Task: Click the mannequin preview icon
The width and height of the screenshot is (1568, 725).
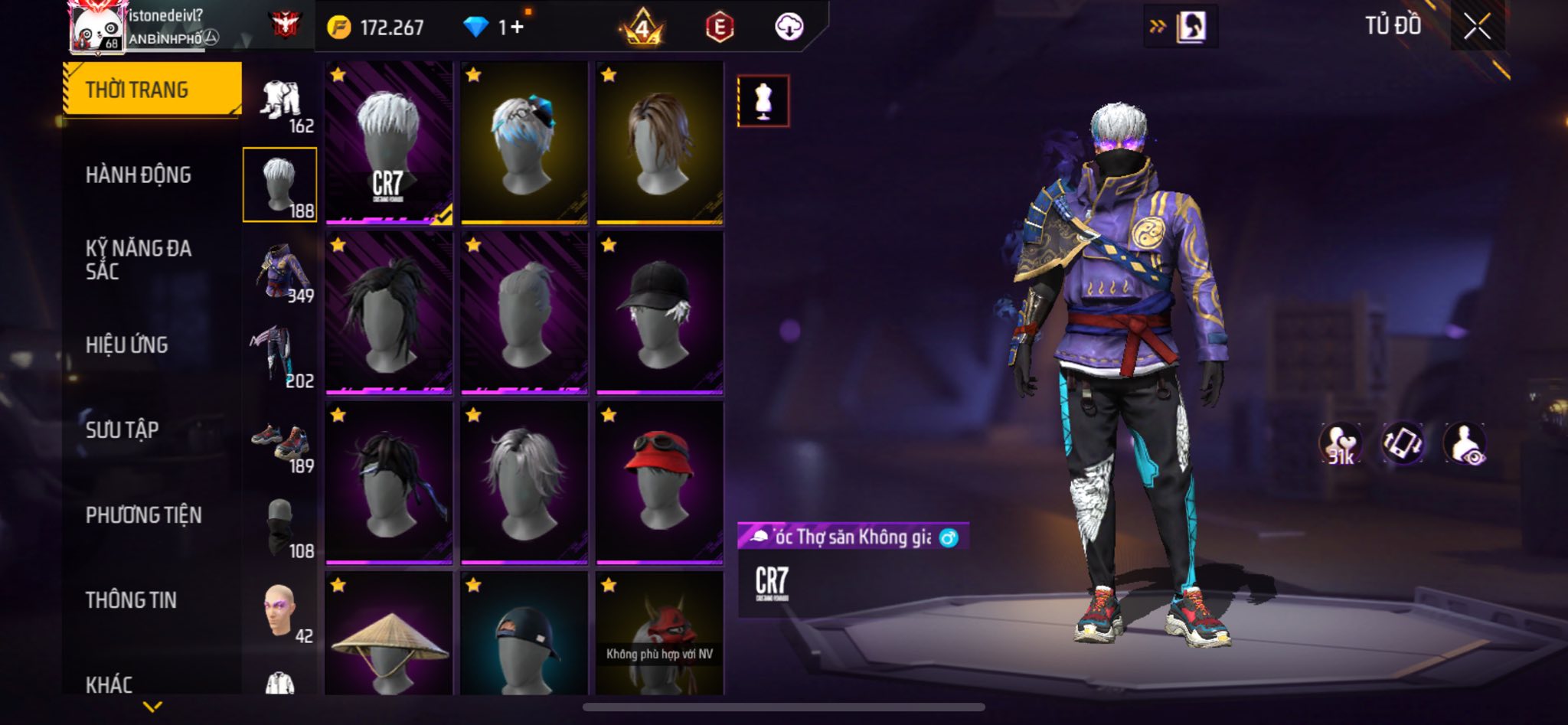Action: [763, 101]
